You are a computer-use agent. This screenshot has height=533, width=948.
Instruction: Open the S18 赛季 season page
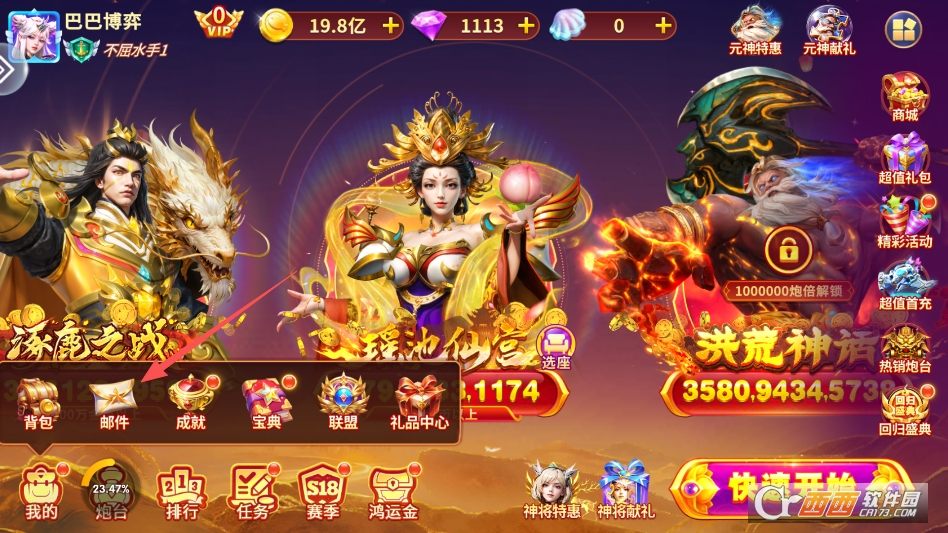pos(324,490)
